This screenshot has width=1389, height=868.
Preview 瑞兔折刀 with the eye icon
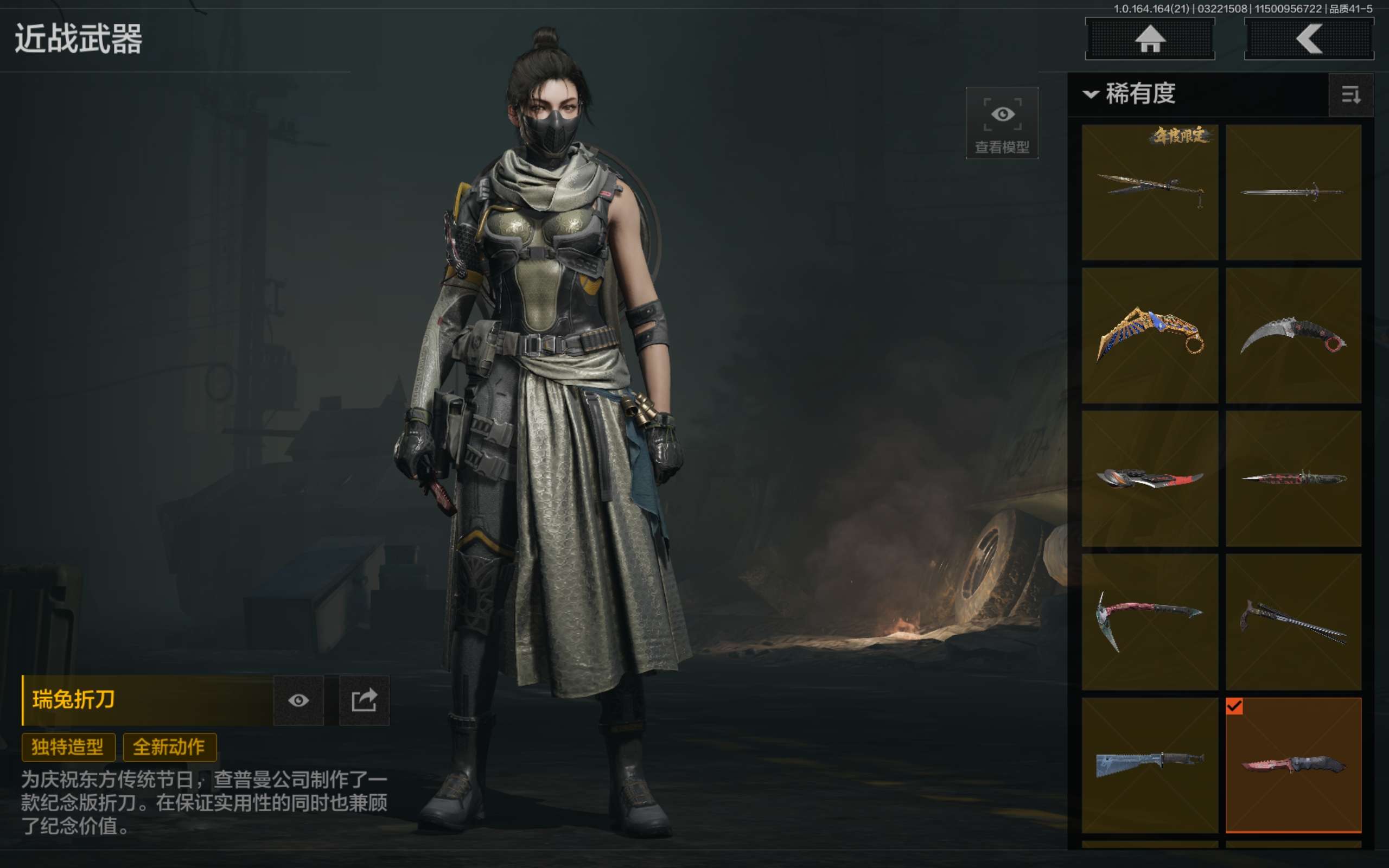(298, 700)
